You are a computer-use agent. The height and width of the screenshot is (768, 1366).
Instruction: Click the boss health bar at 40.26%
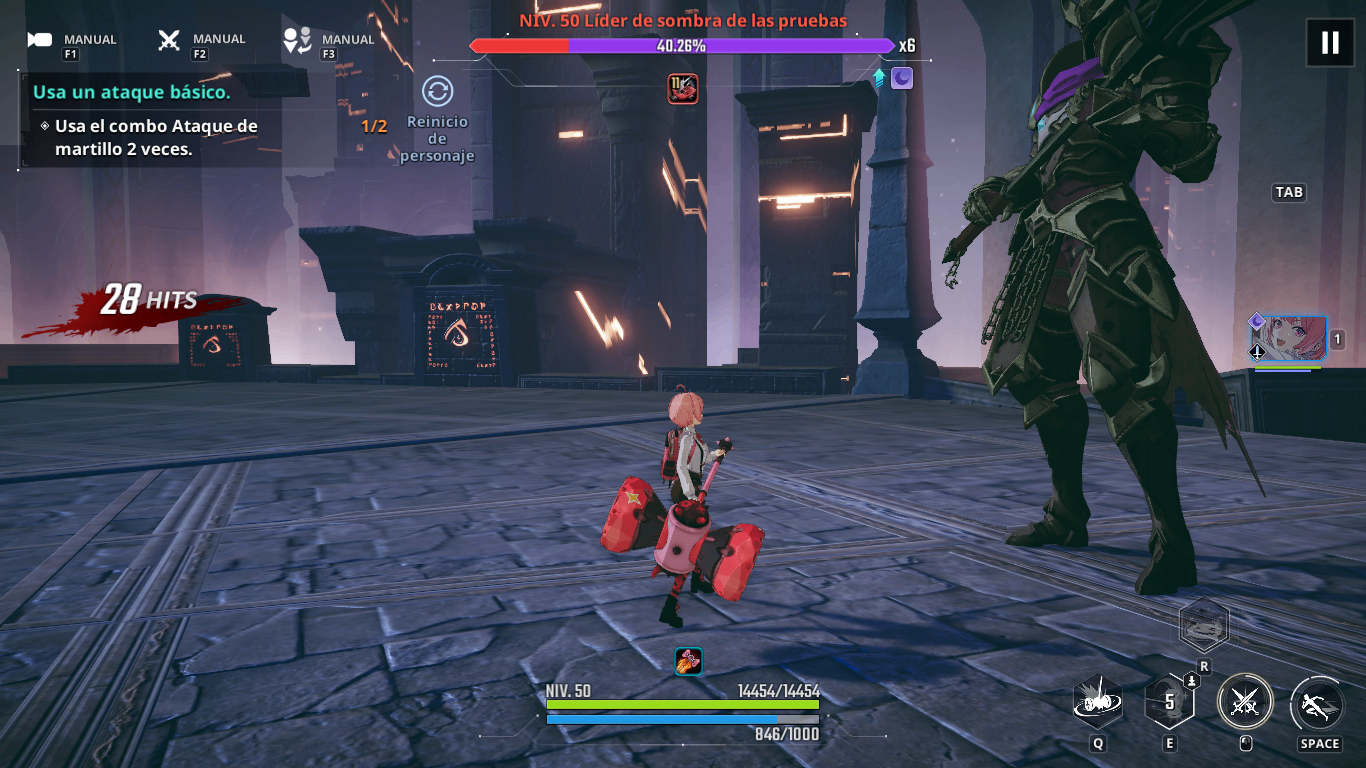[x=680, y=45]
